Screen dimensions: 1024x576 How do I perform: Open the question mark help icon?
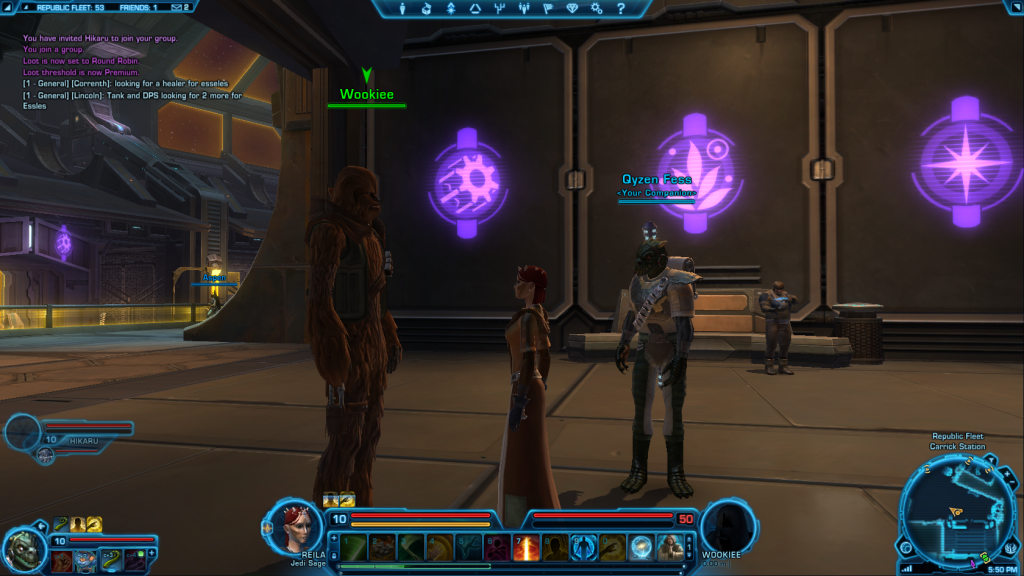click(619, 8)
